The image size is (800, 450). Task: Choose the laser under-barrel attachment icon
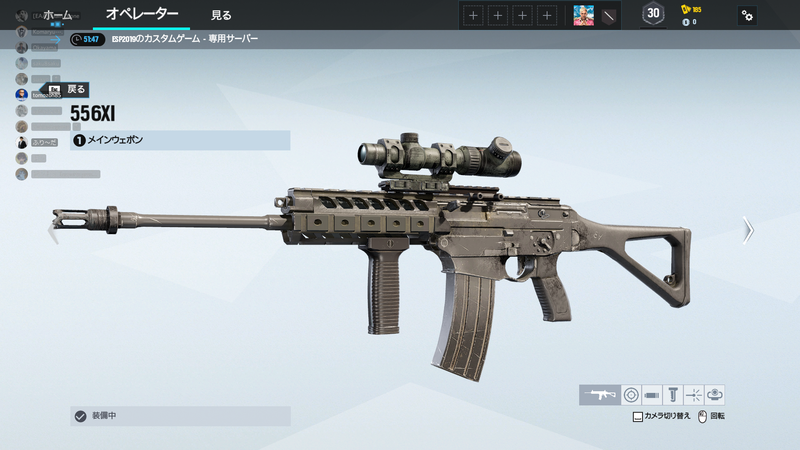click(693, 395)
